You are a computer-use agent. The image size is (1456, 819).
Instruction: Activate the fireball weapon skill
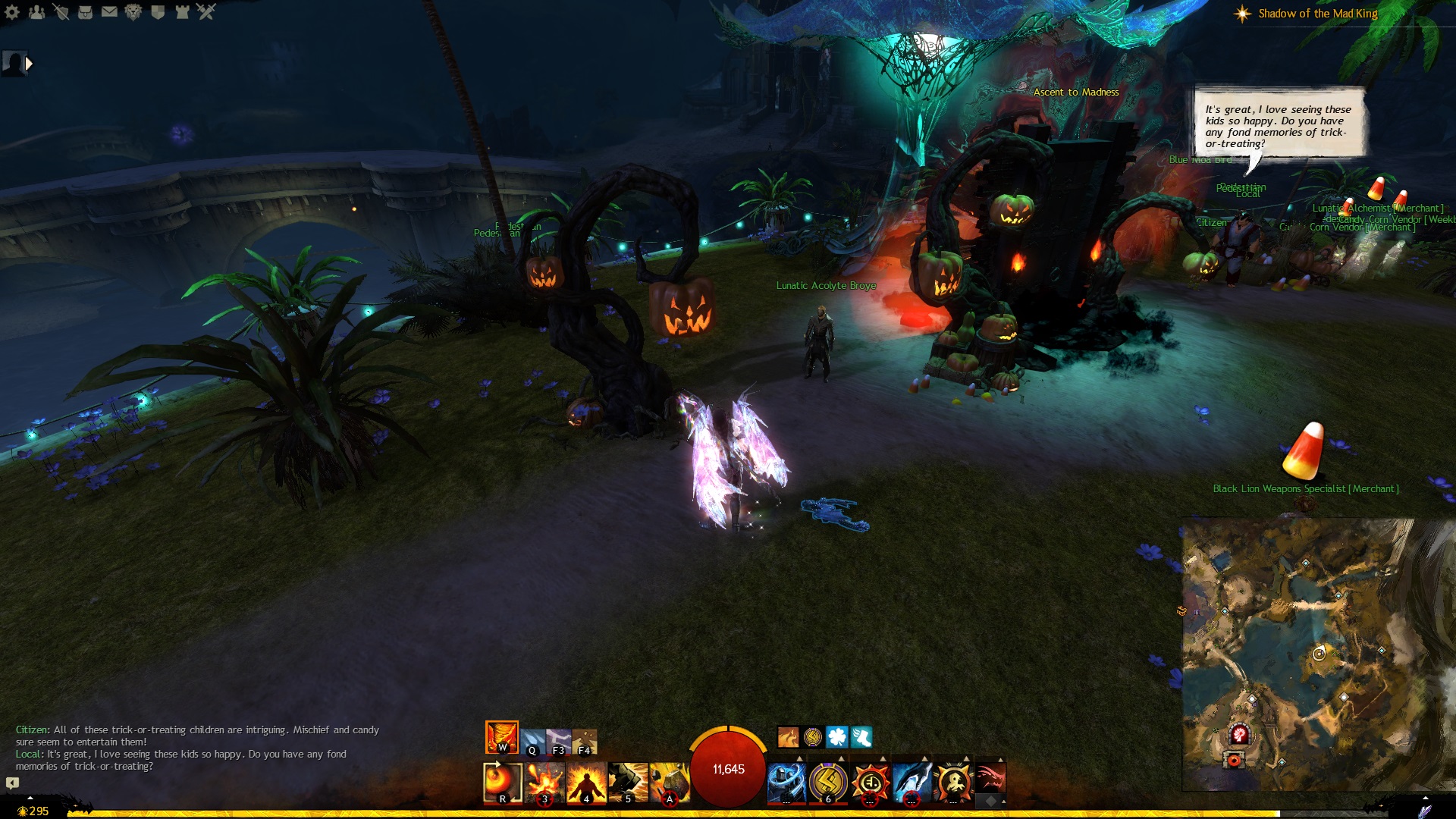pyautogui.click(x=503, y=782)
